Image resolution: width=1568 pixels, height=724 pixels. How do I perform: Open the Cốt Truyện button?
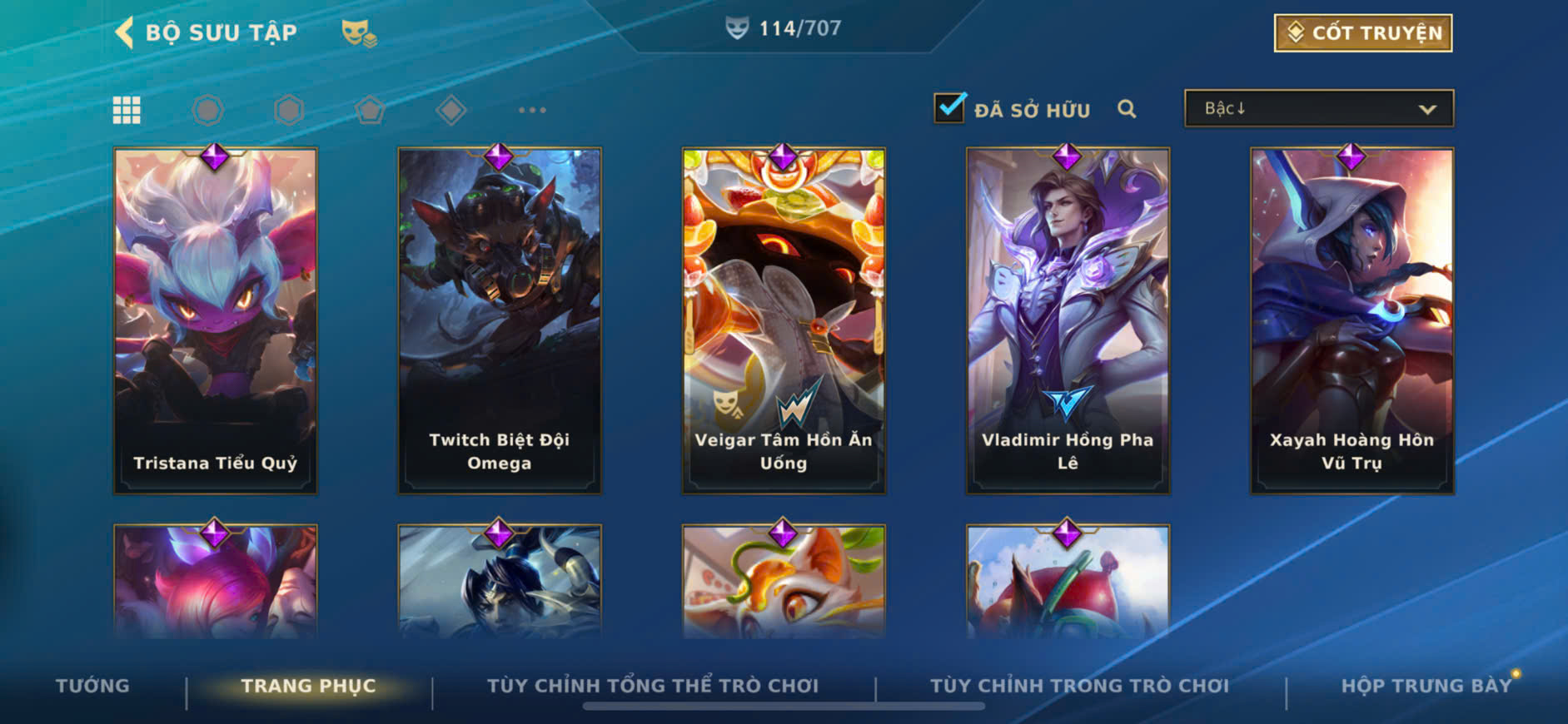(x=1363, y=33)
